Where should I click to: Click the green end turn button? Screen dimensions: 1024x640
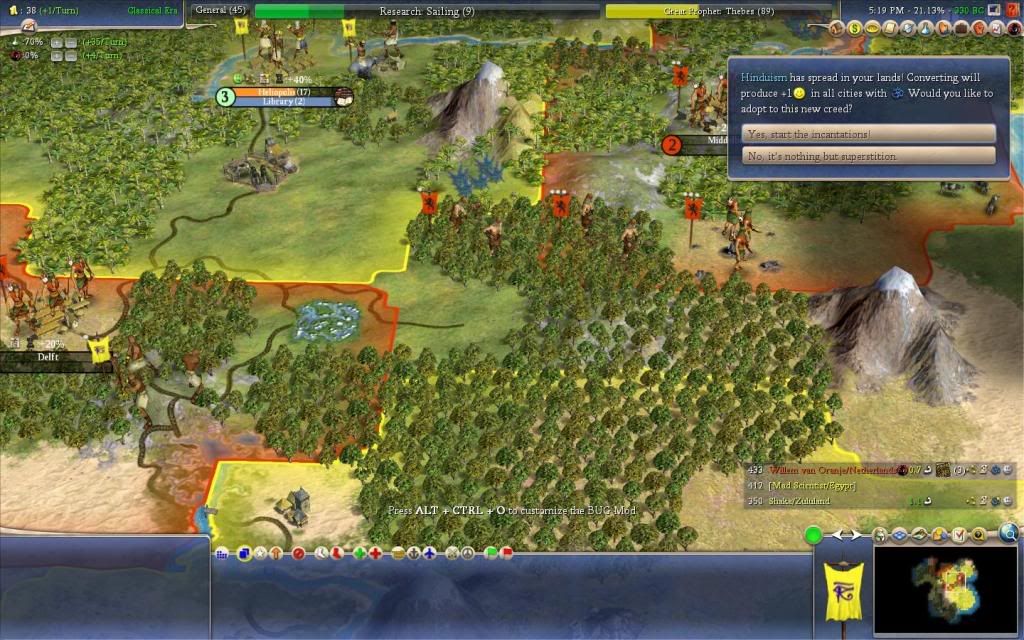(x=814, y=536)
